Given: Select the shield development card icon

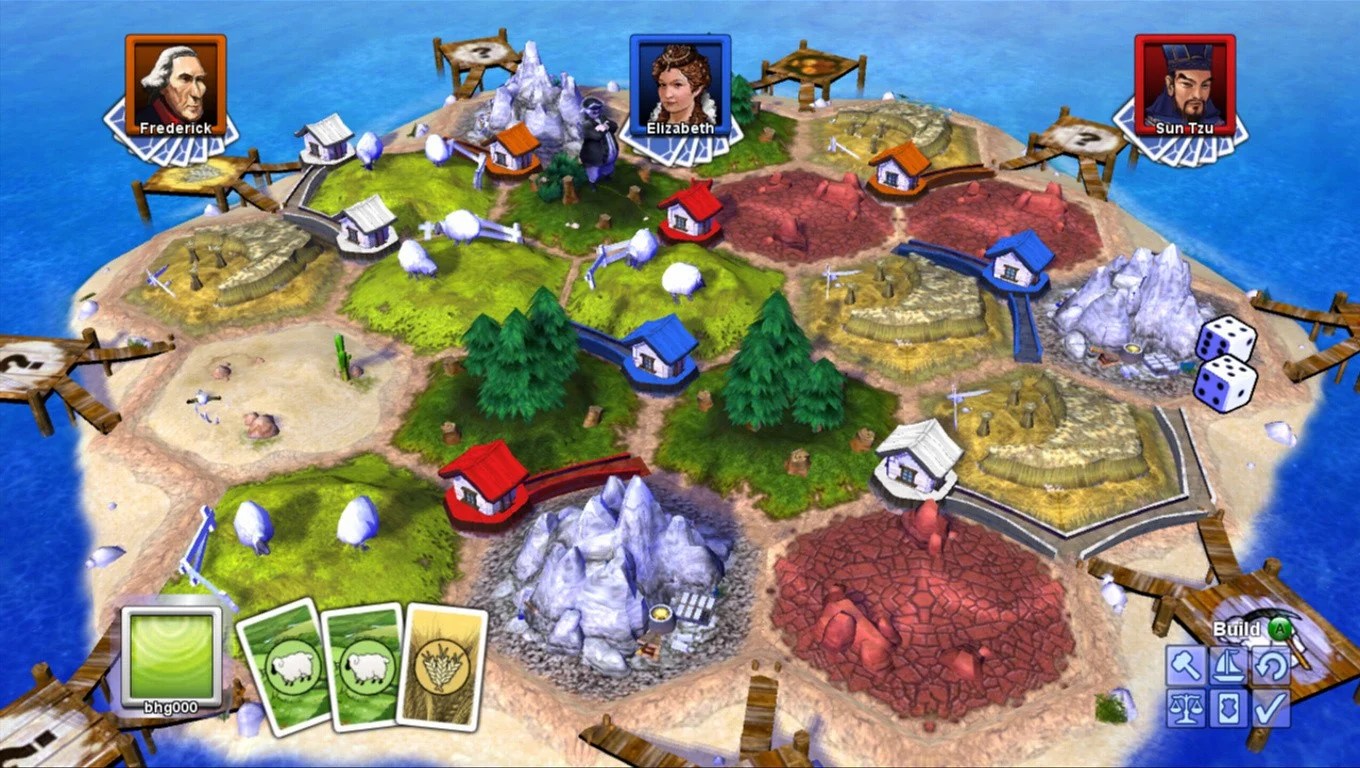Looking at the screenshot, I should click(x=1227, y=707).
